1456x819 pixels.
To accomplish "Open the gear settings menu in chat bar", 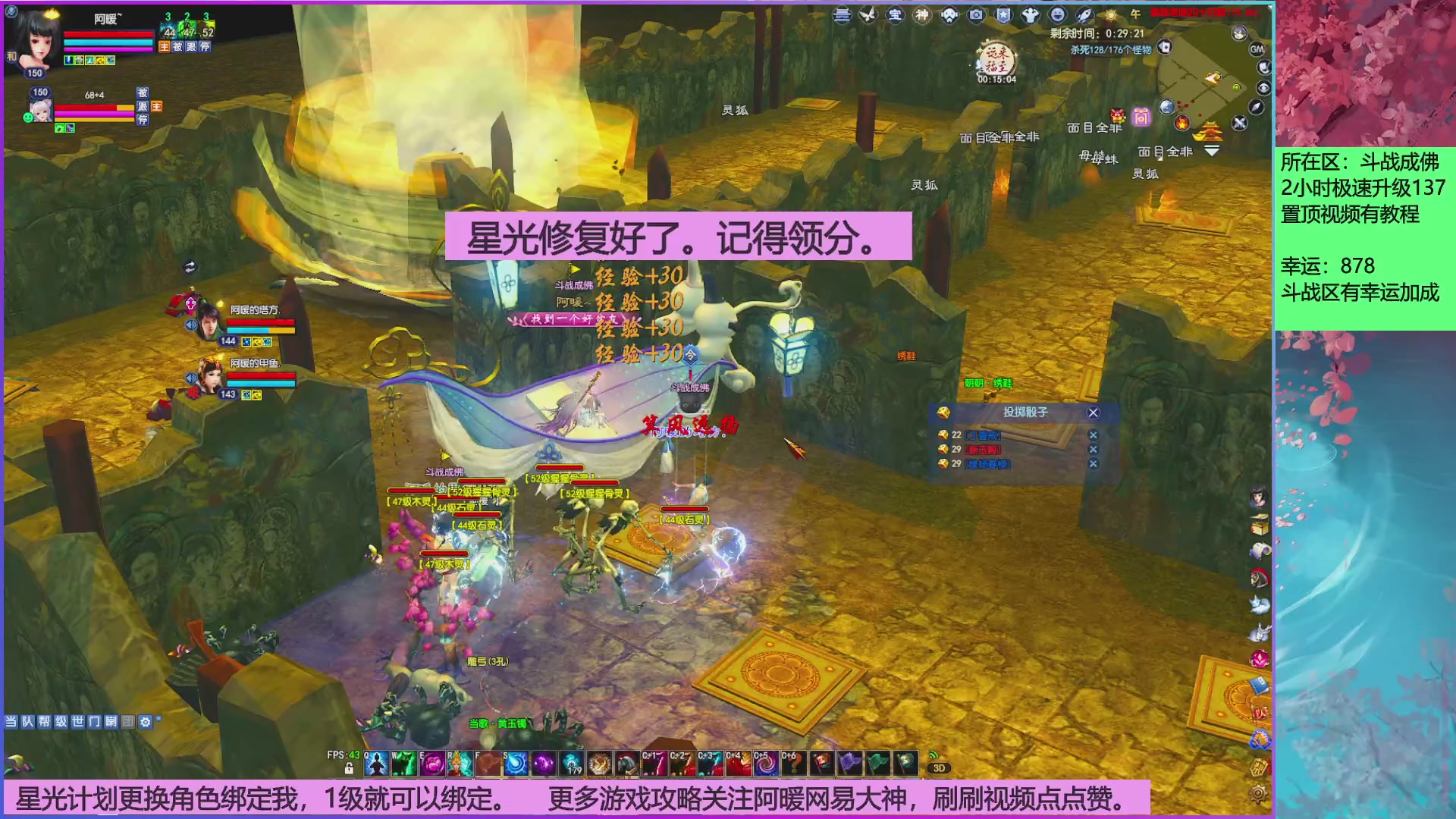I will [145, 721].
